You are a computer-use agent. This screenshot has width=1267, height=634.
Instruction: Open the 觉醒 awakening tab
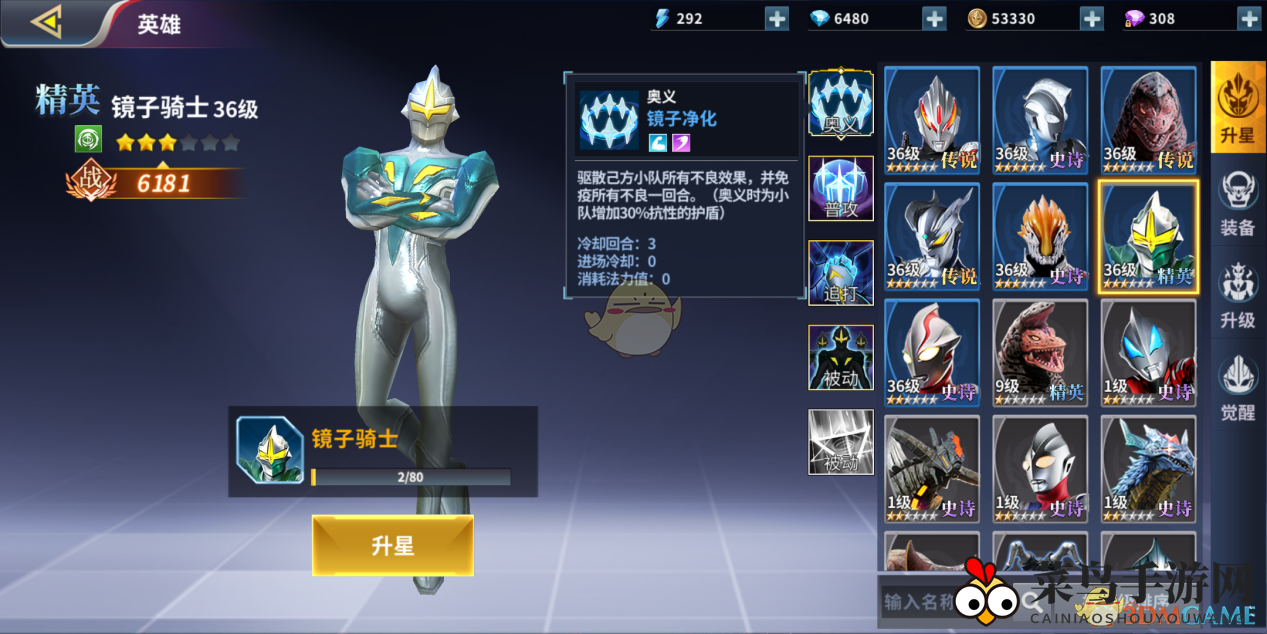click(x=1237, y=389)
